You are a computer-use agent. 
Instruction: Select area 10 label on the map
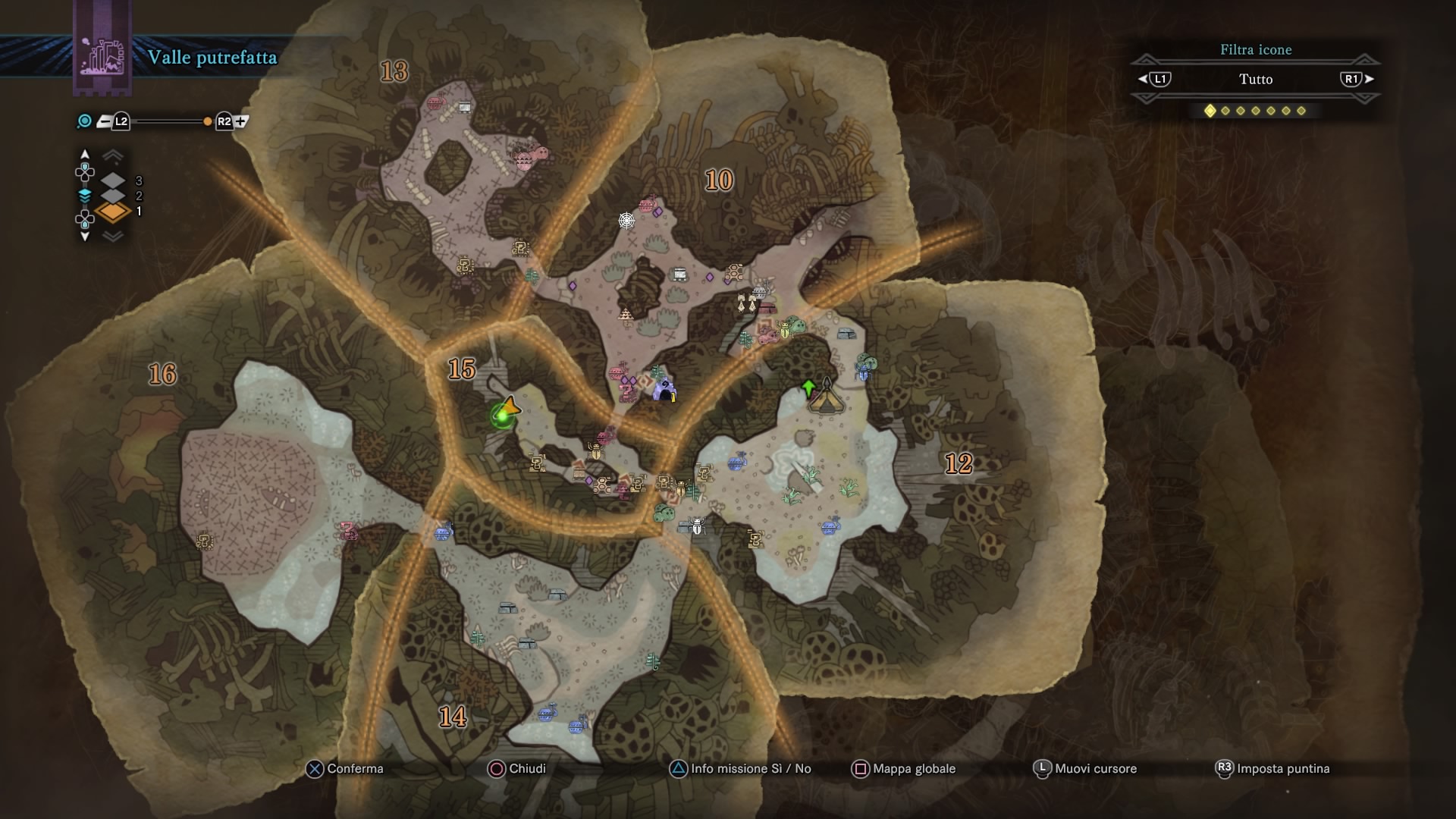click(x=719, y=180)
